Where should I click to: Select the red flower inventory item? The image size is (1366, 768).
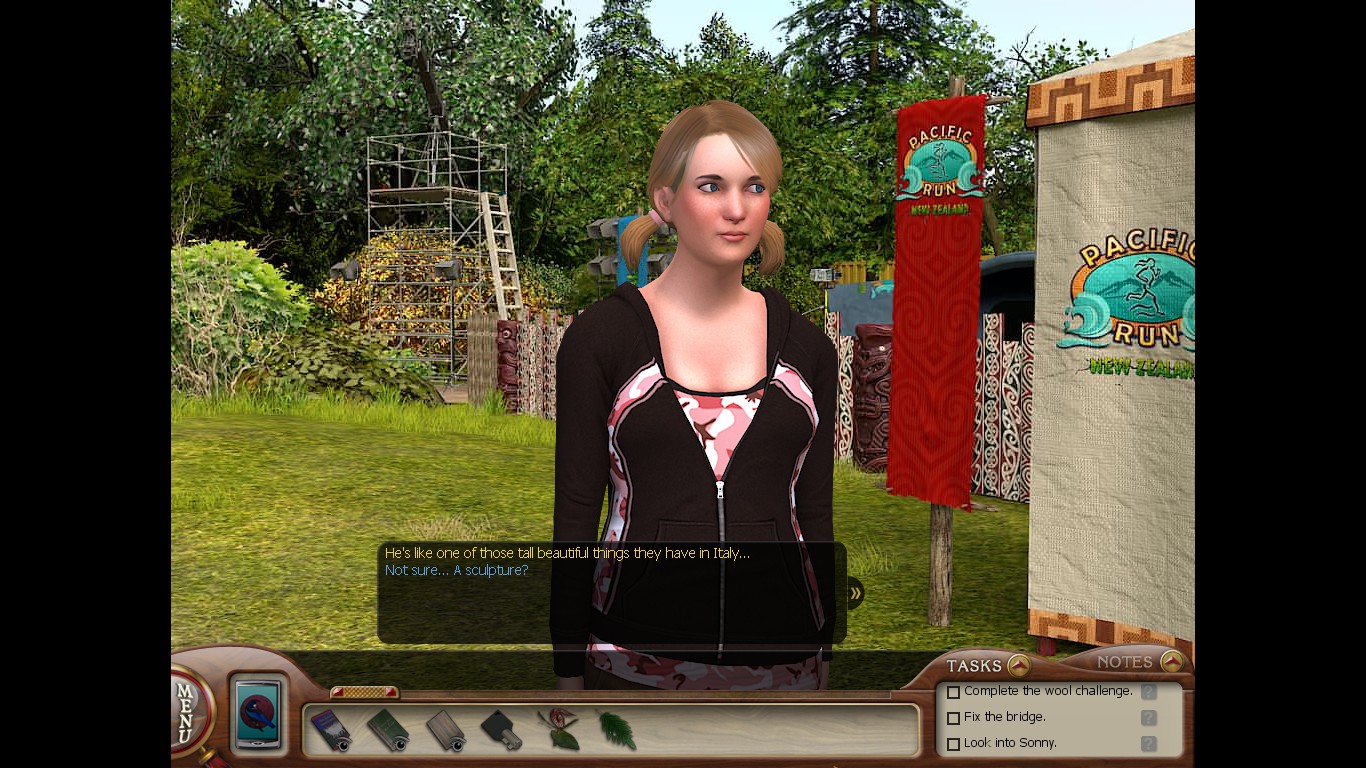coord(560,731)
